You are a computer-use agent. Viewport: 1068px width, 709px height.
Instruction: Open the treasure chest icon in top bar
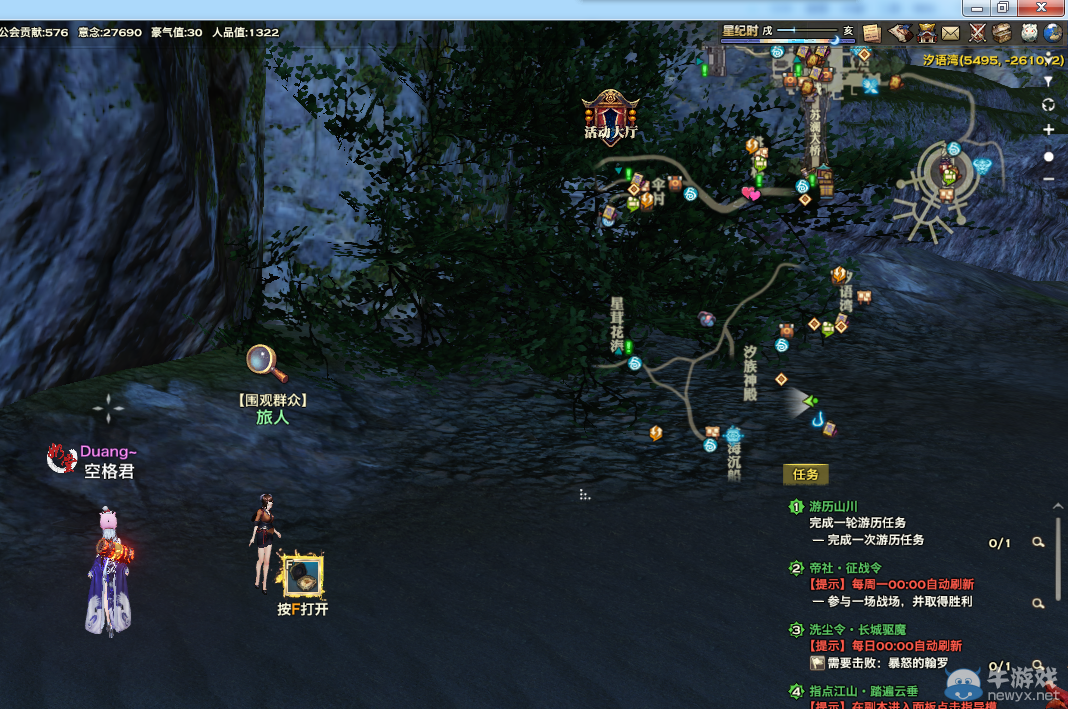1002,33
